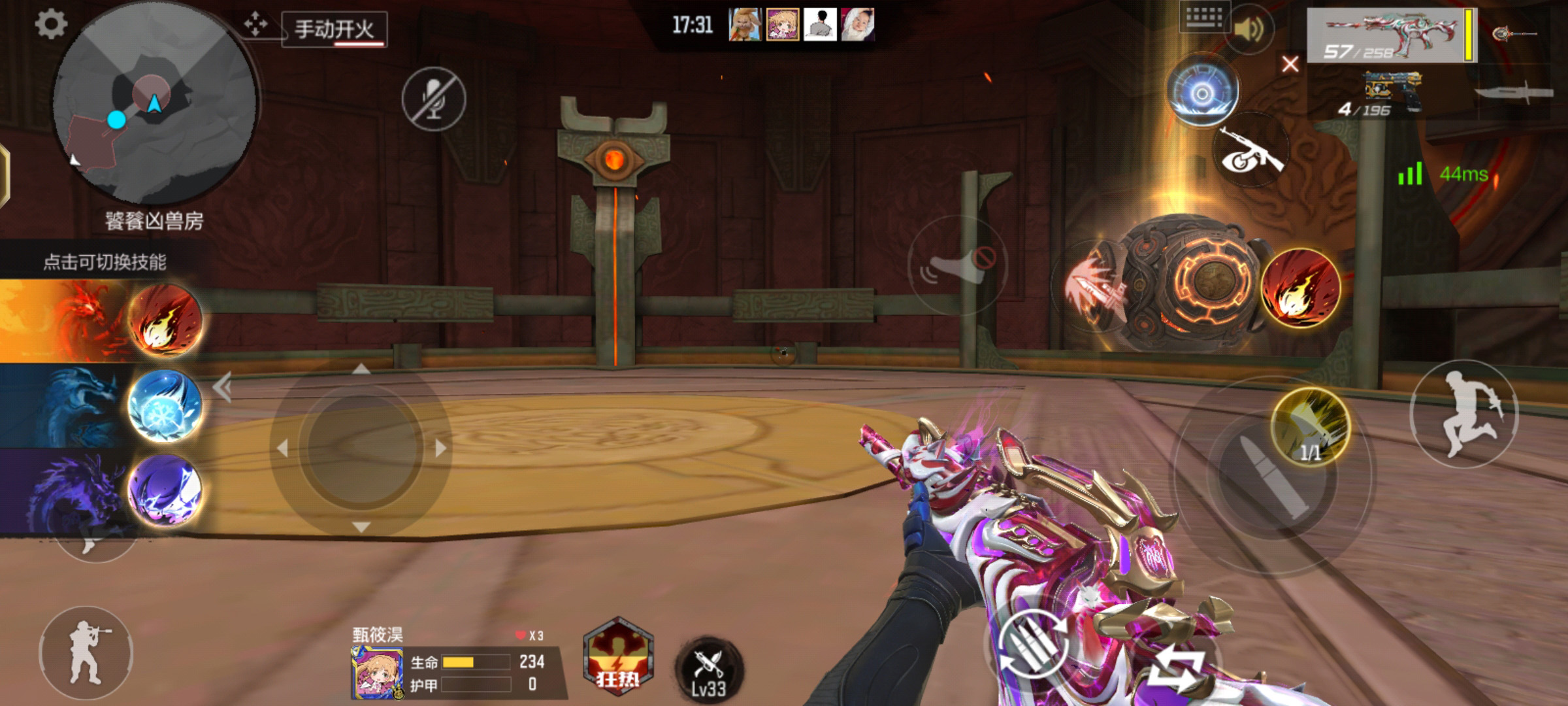Tap the jump button
The height and width of the screenshot is (706, 1568).
(1463, 413)
